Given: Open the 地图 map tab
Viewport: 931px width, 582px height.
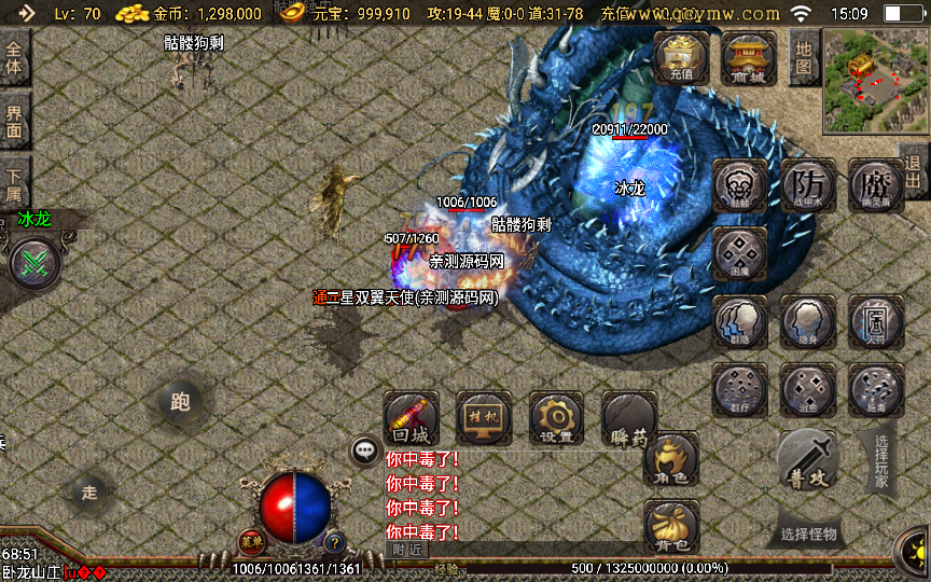Looking at the screenshot, I should click(x=803, y=55).
